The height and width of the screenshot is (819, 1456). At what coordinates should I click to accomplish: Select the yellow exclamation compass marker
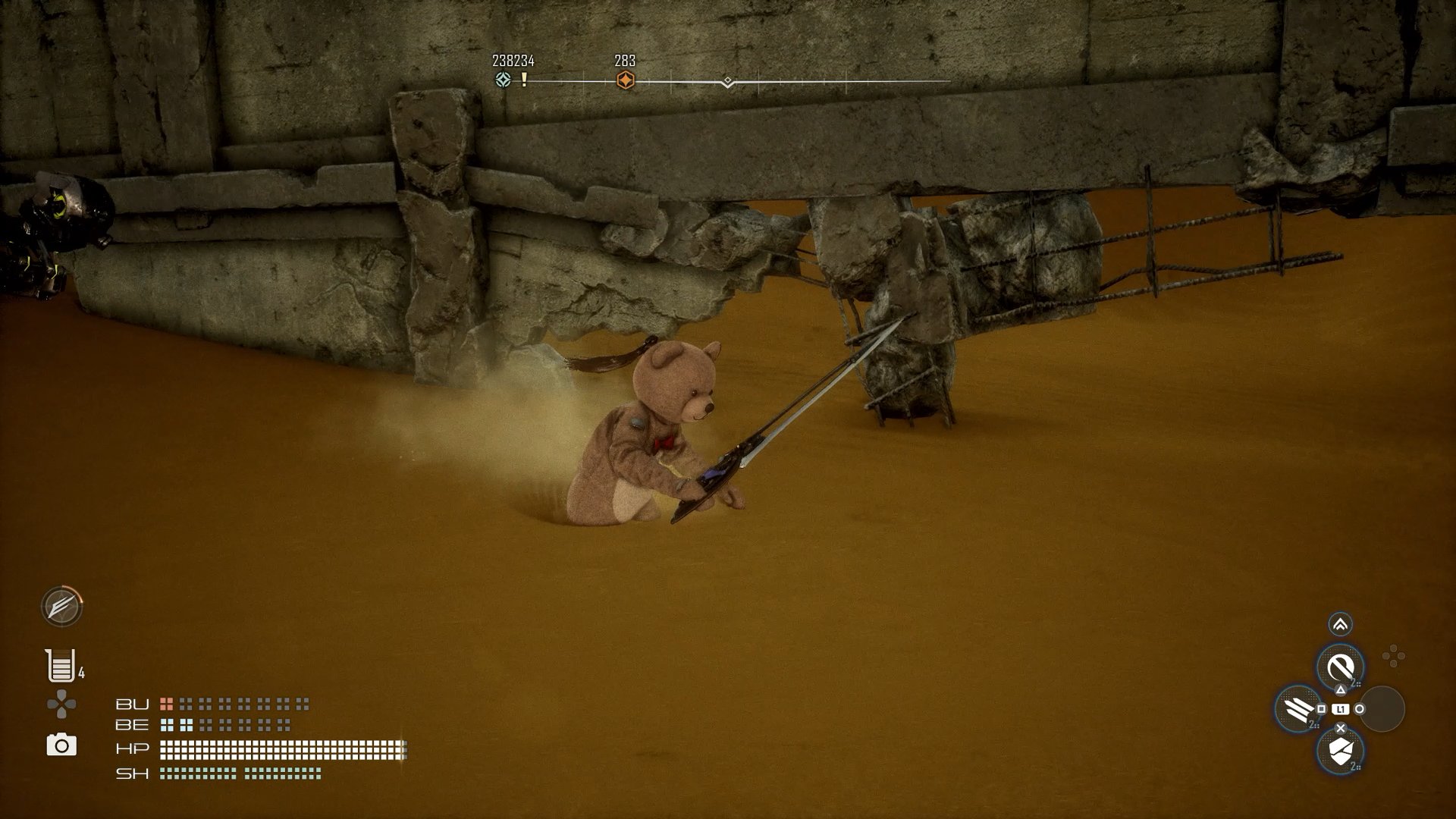click(524, 80)
